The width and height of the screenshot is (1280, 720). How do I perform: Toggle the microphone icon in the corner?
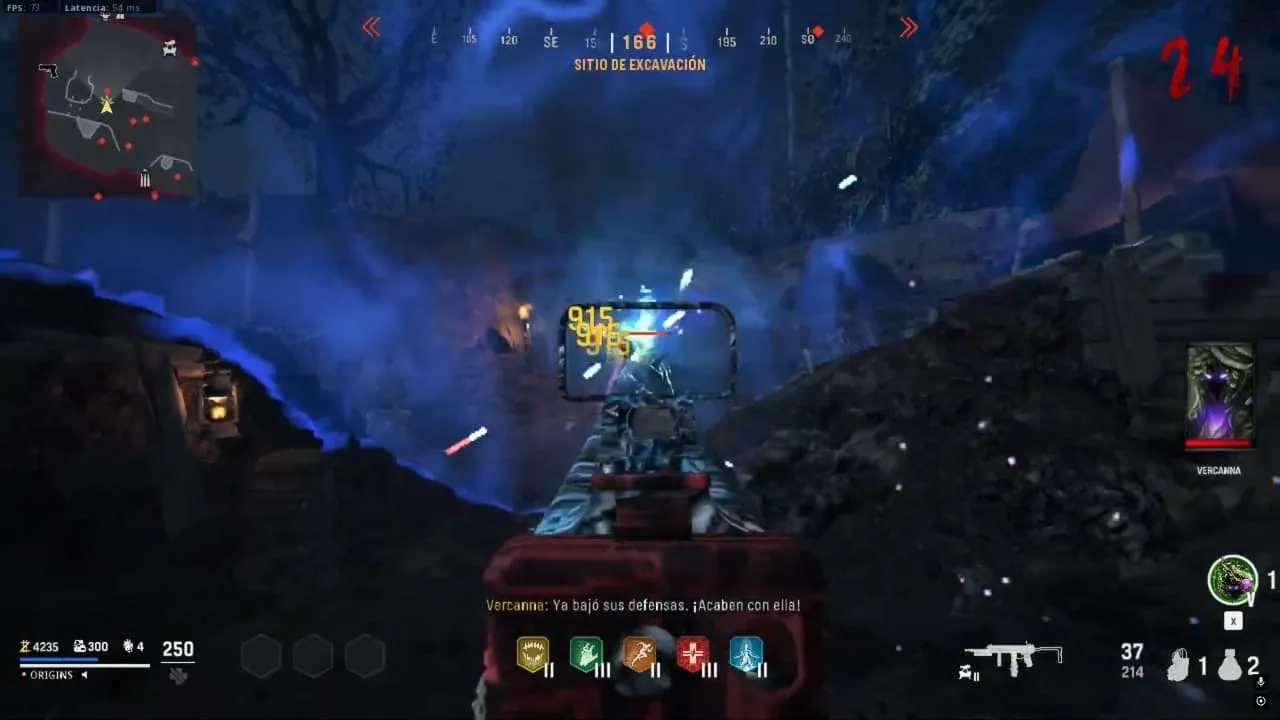1260,682
